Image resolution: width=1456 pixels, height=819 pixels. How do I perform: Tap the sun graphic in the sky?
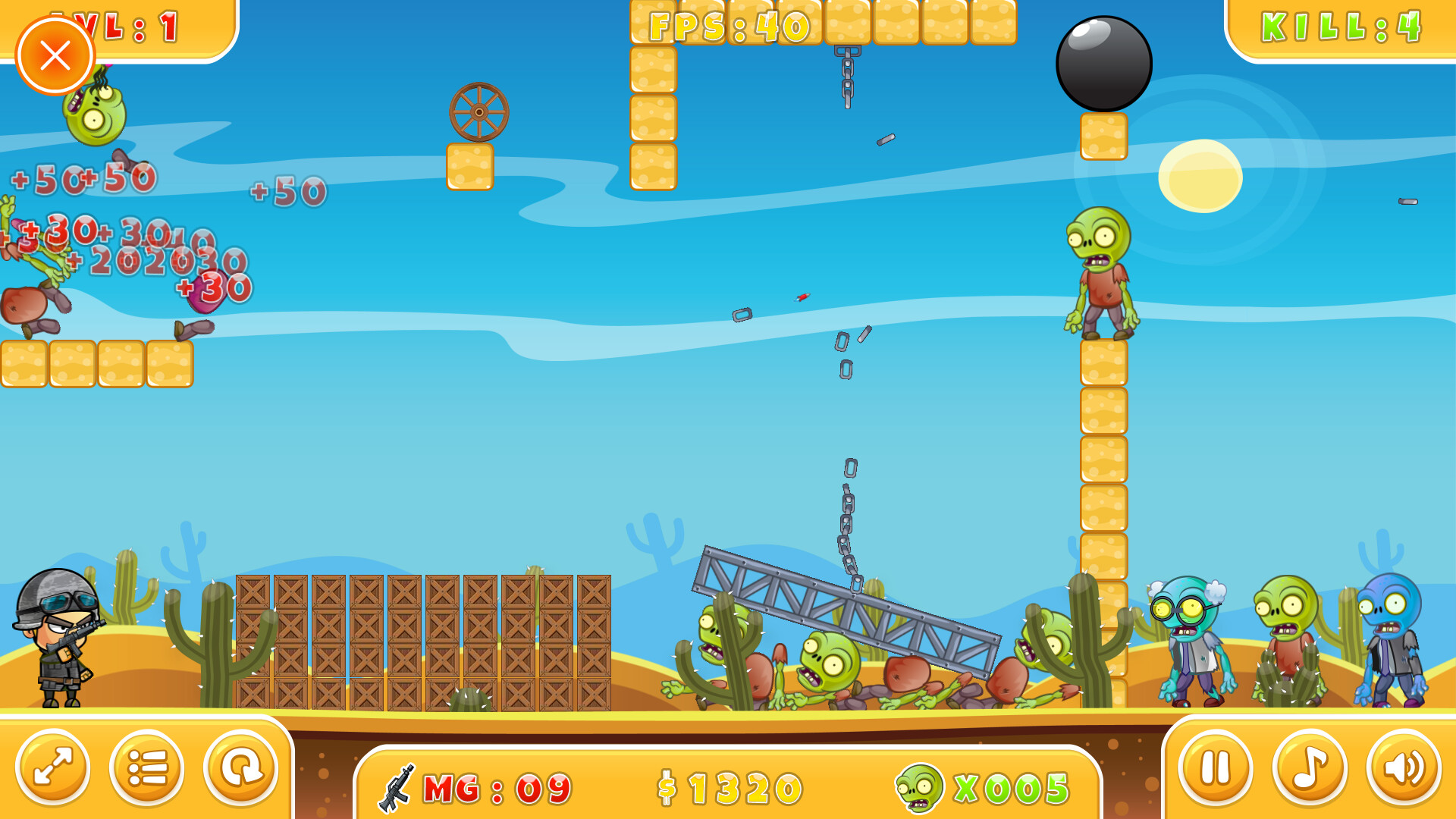(x=1199, y=176)
